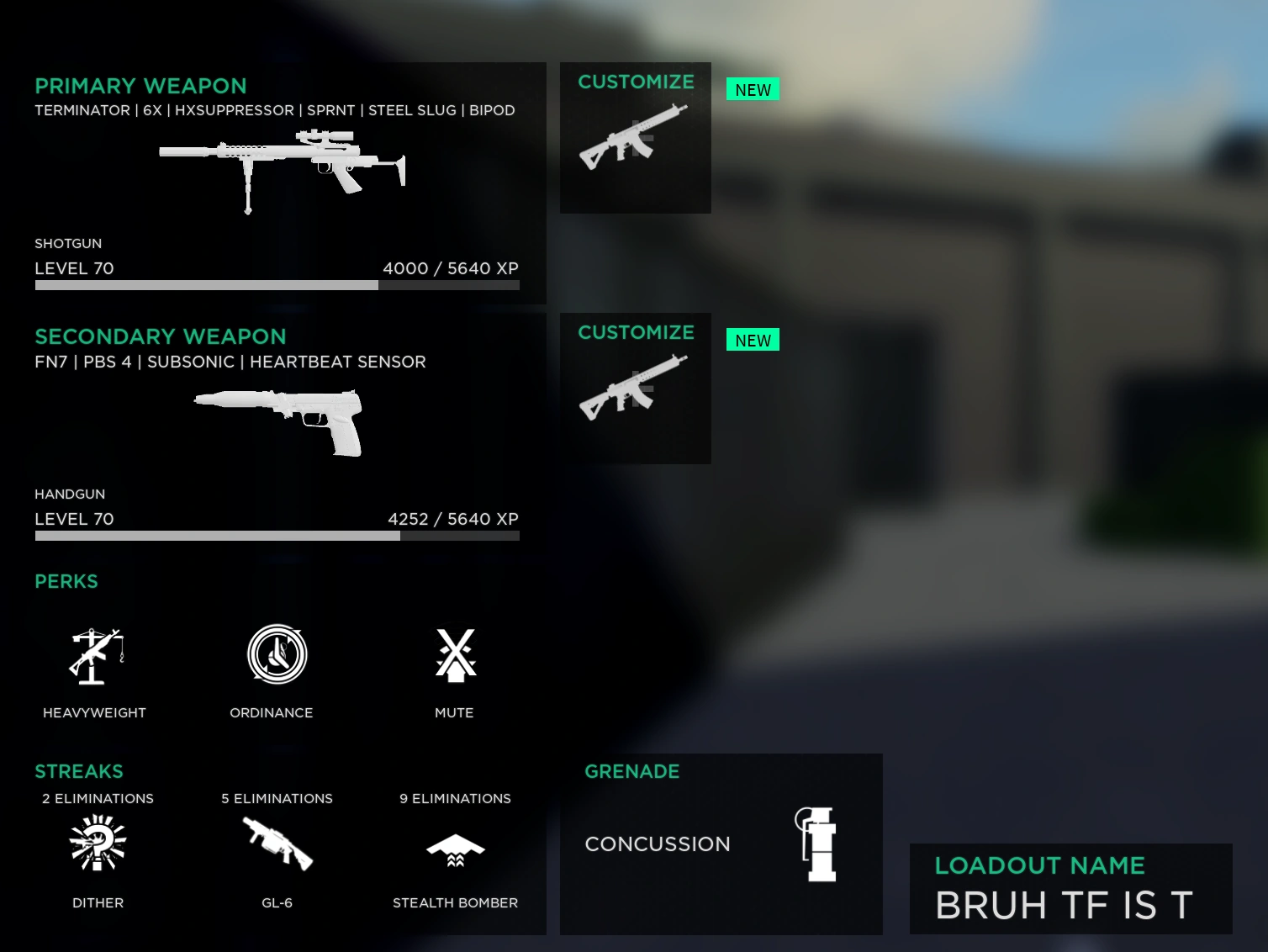Screen dimensions: 1268x952
Task: Choose the Stealth Bomber streak icon
Action: (x=455, y=849)
